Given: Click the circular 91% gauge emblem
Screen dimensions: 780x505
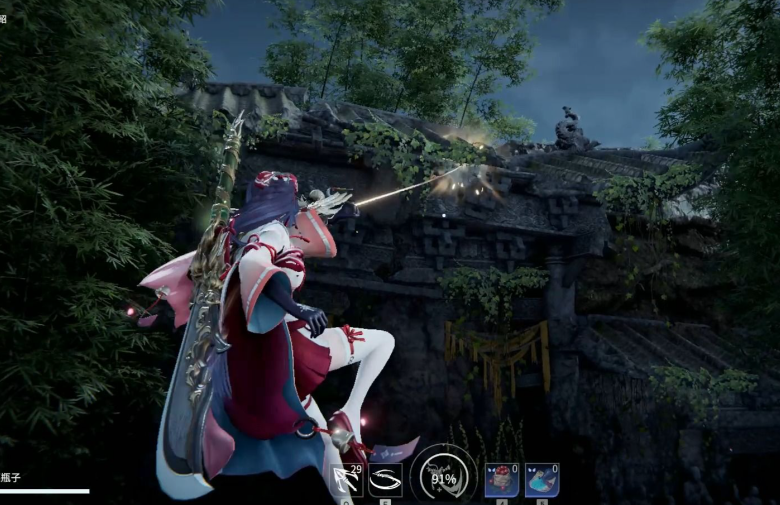Looking at the screenshot, I should pos(443,477).
